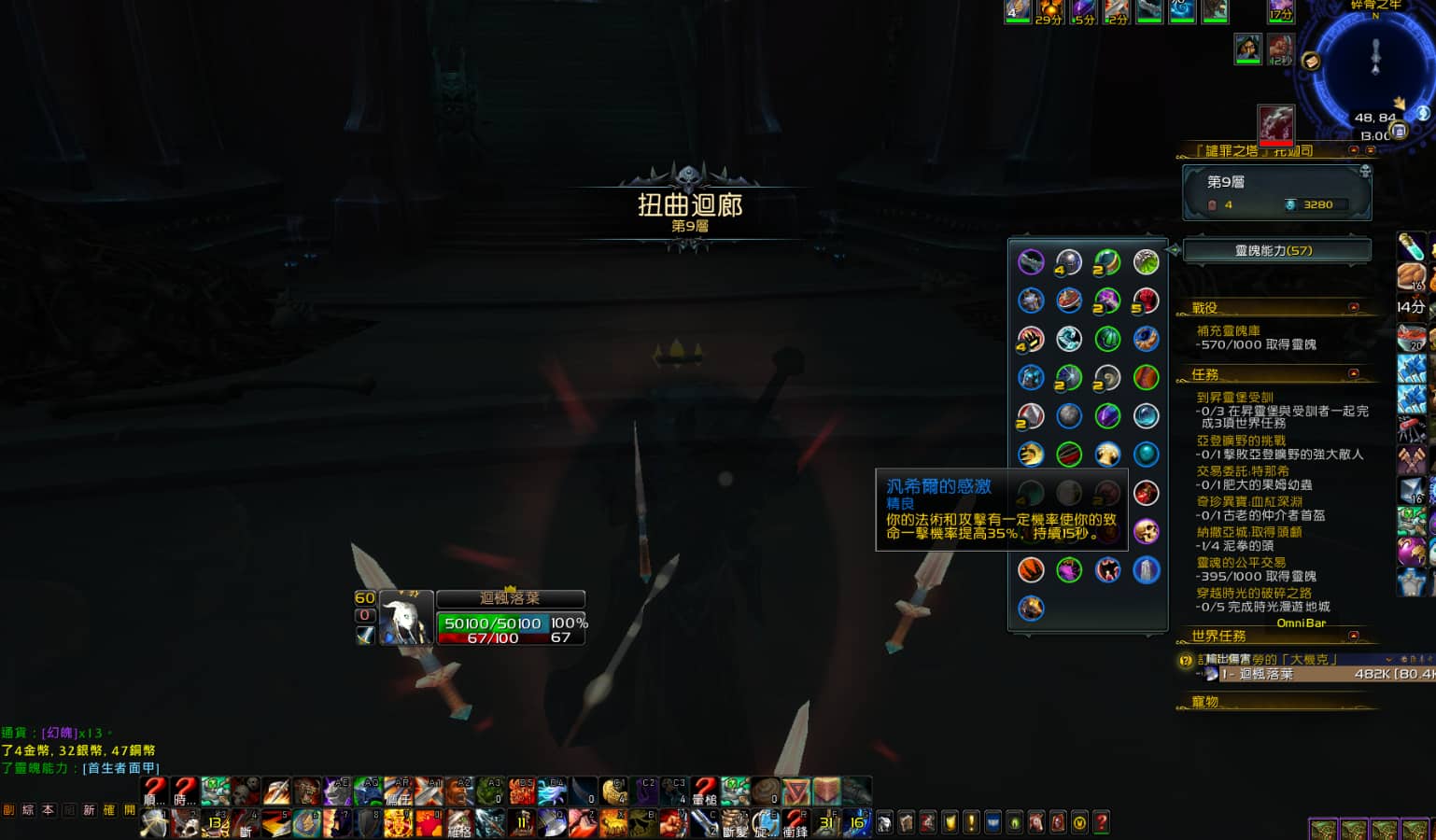Activate the 斷髮 action bar ability

(x=735, y=823)
